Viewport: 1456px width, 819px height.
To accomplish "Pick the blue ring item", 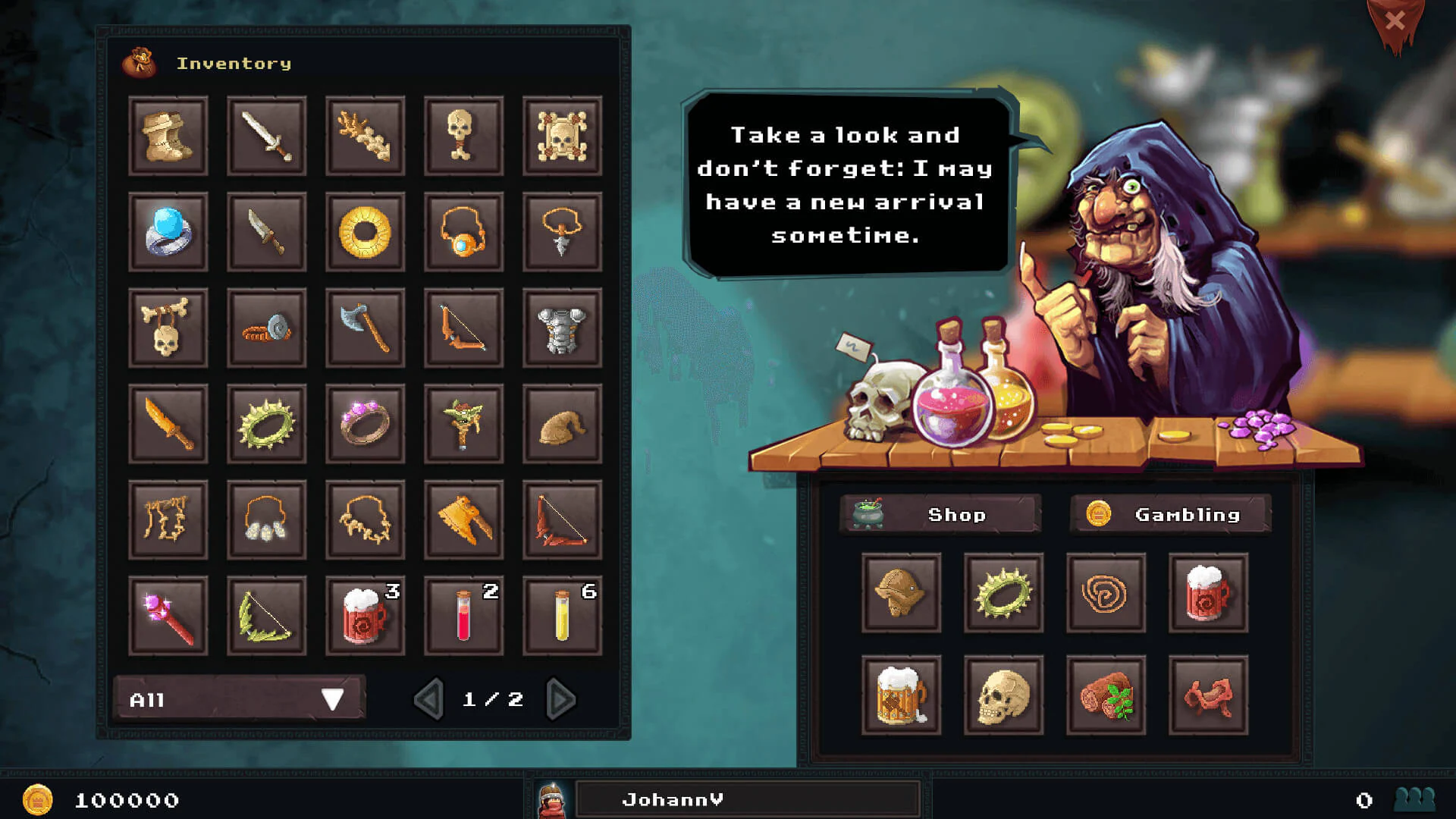I will click(168, 233).
